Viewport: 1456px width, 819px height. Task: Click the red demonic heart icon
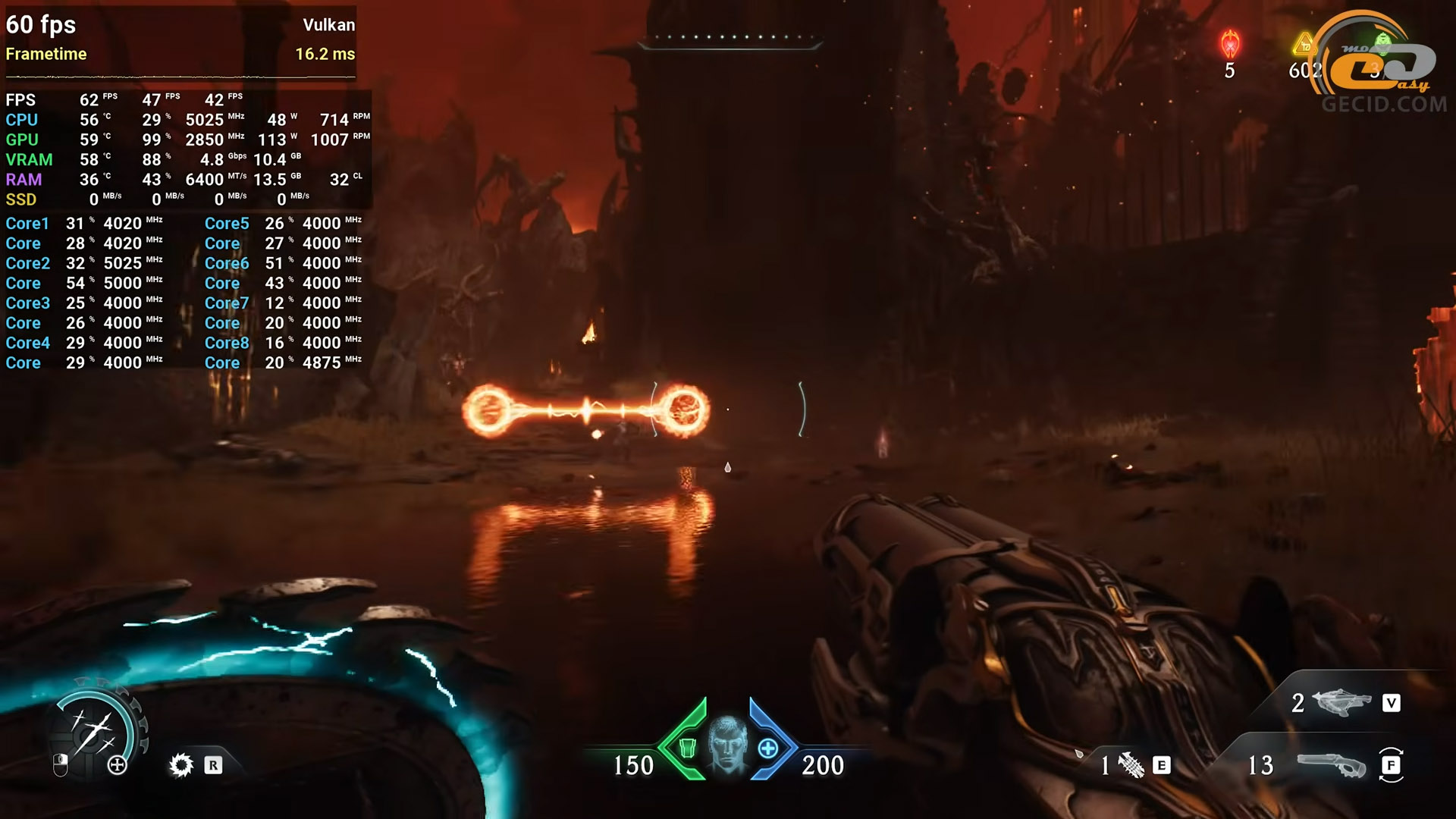(x=1229, y=44)
